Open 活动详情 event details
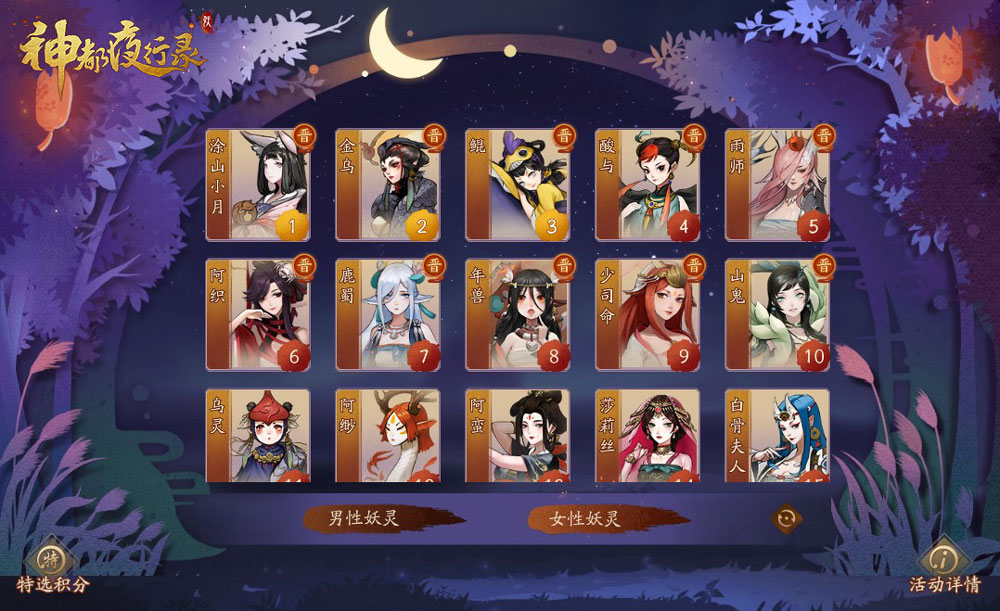 coord(944,567)
